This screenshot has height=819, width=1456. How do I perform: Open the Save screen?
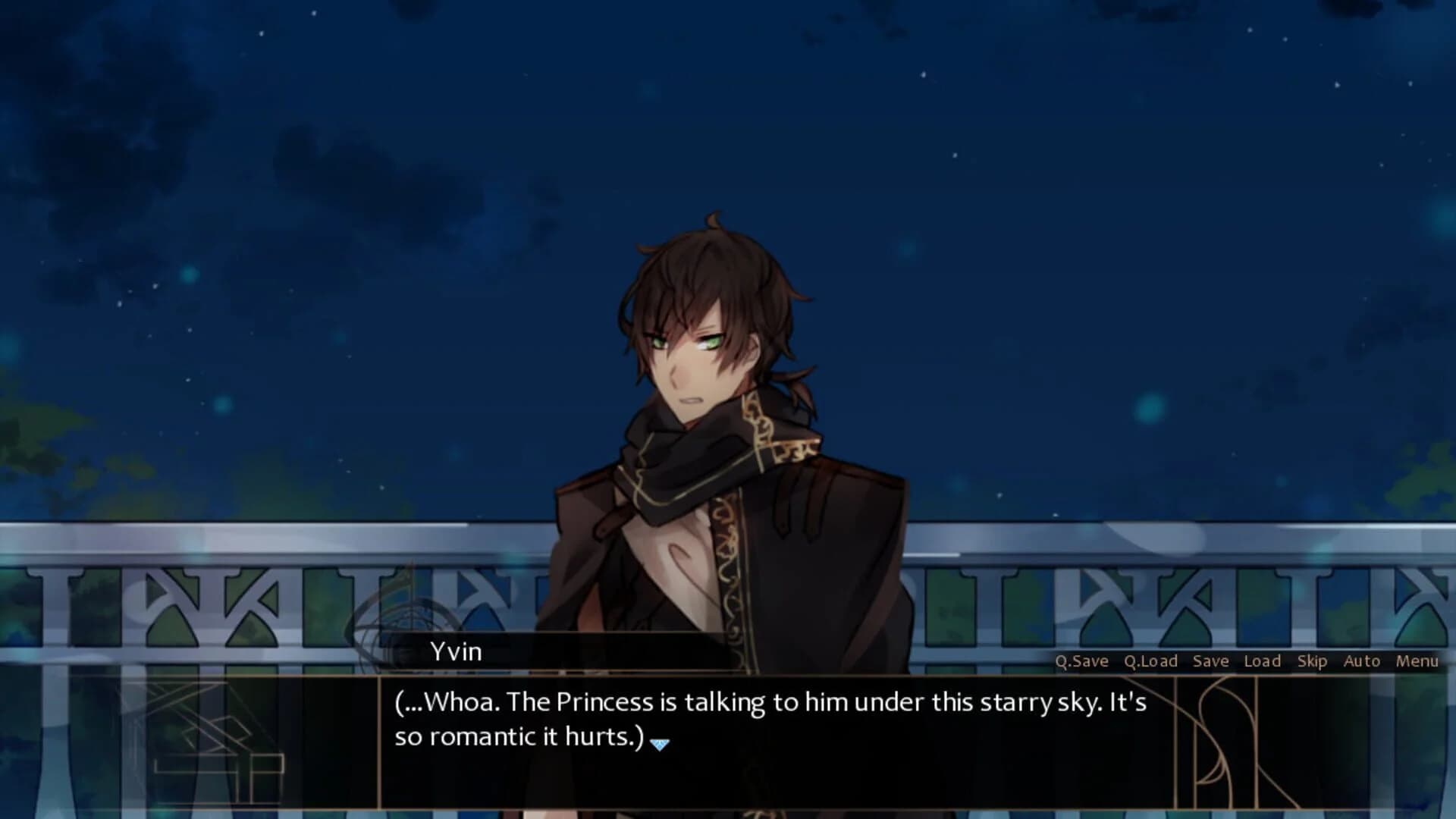(x=1210, y=661)
